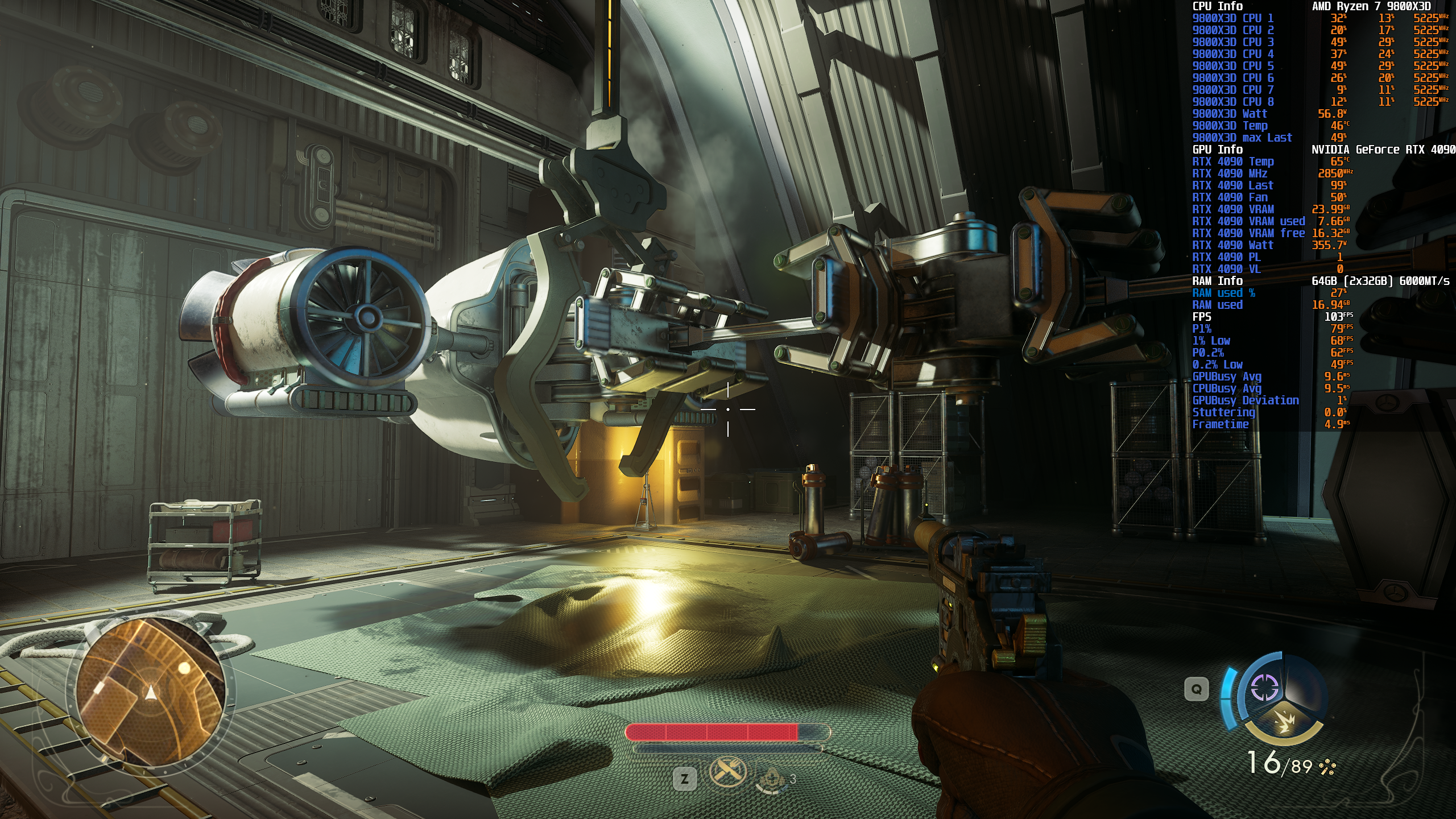Viewport: 1456px width, 819px height.
Task: Click the FPS row in the performance overlay
Action: point(1272,317)
